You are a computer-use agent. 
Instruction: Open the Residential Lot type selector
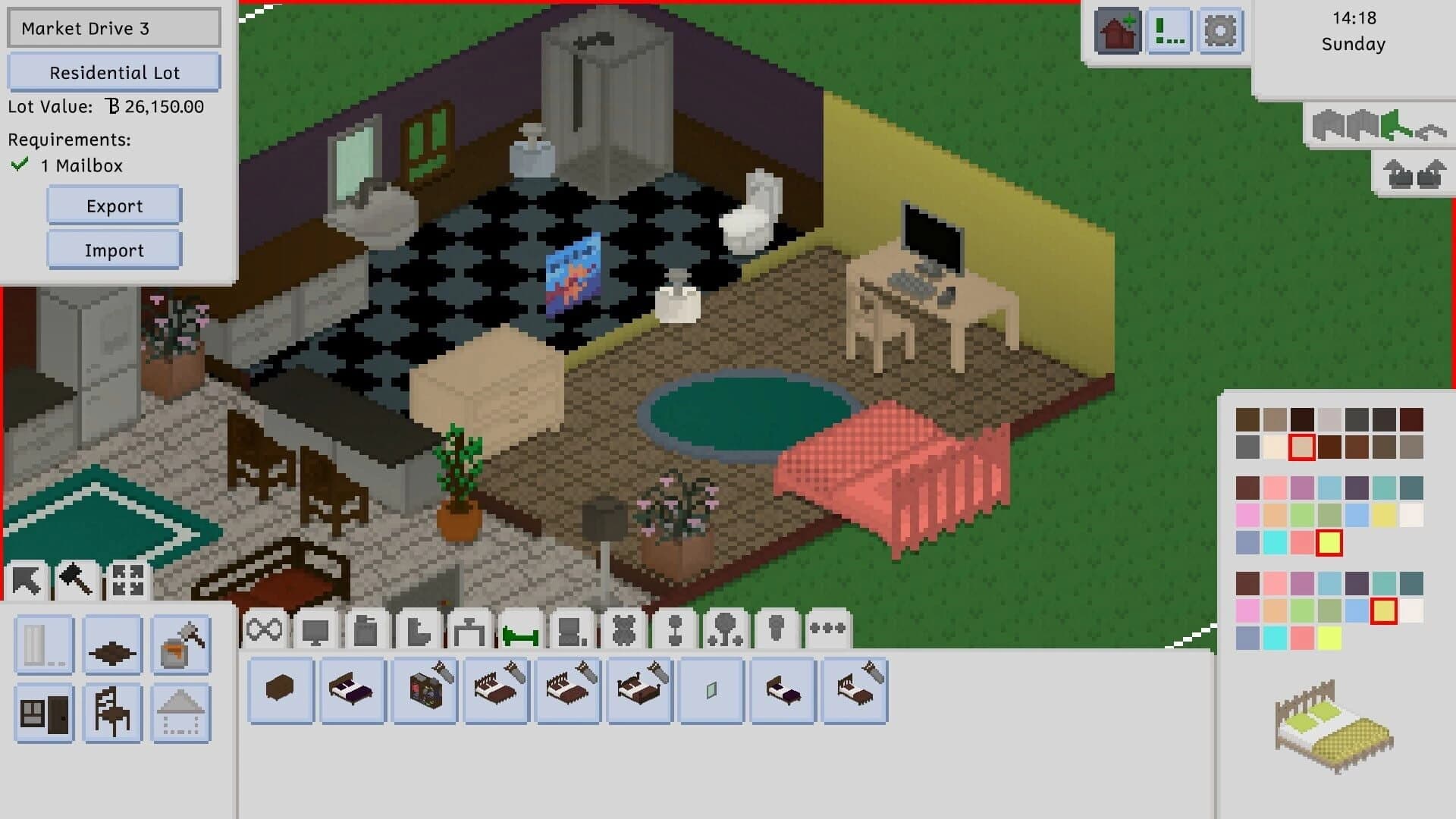(114, 72)
